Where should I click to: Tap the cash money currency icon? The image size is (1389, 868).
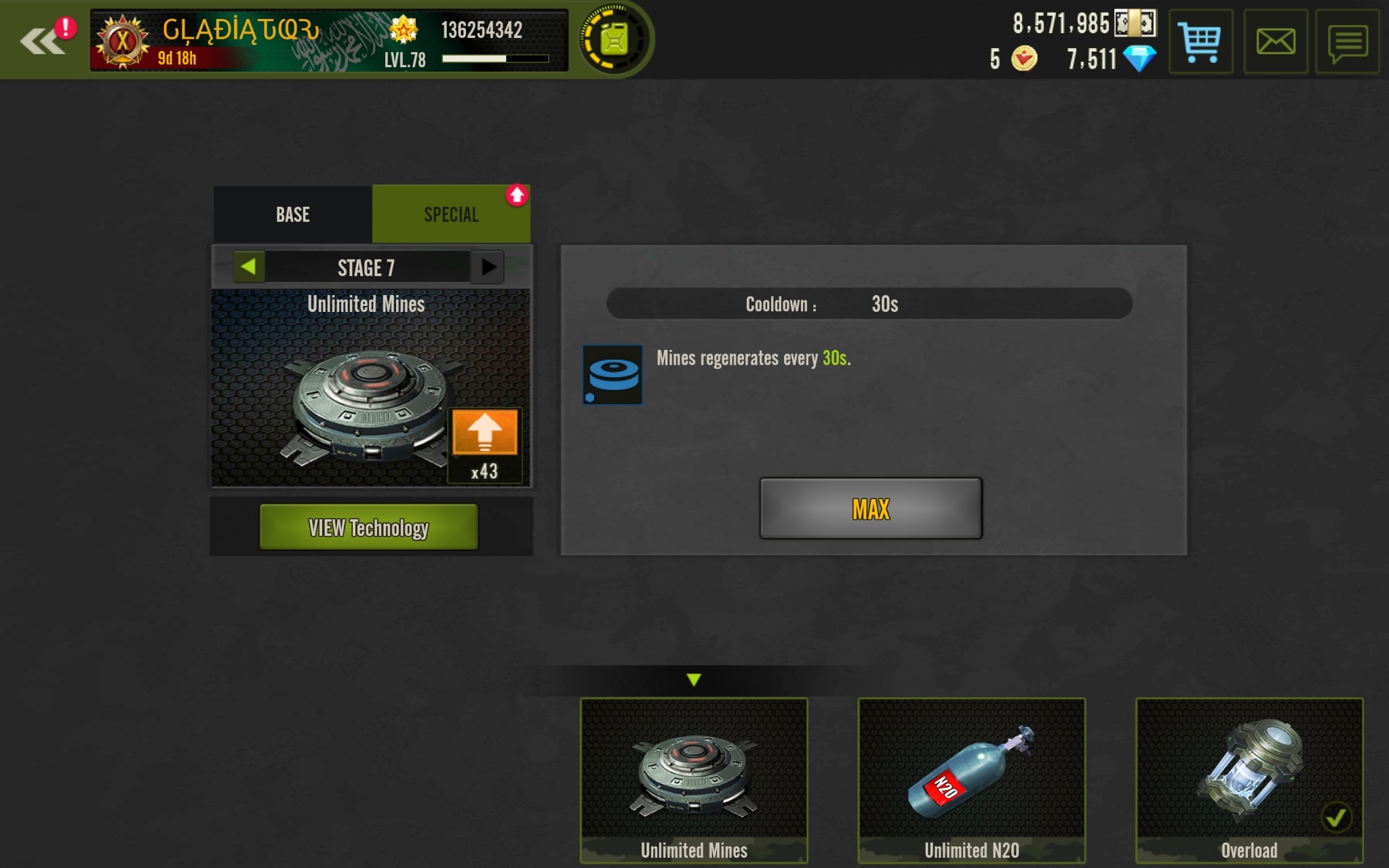[1135, 24]
